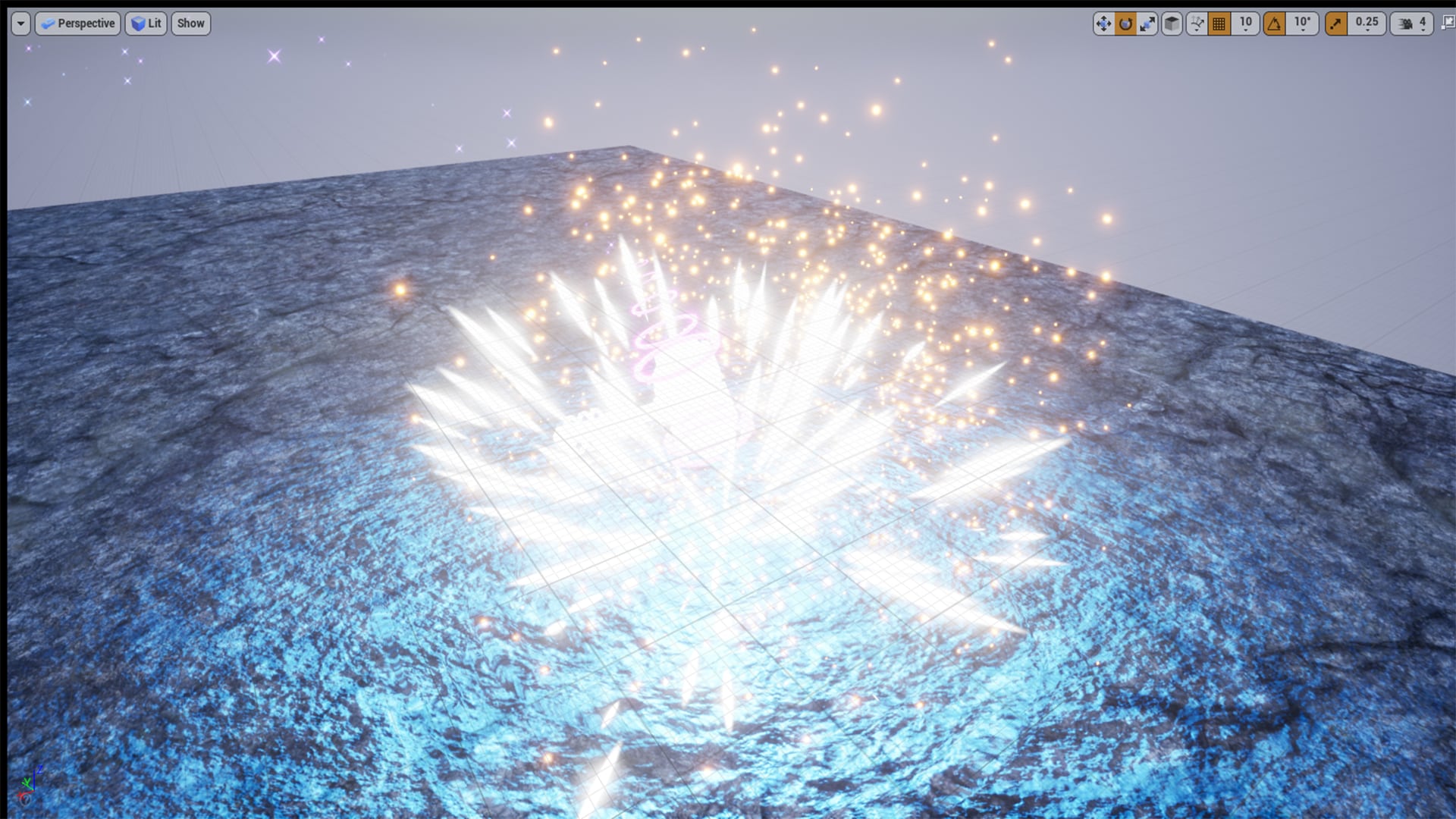Image resolution: width=1456 pixels, height=819 pixels.
Task: Click the surface snapping icon
Action: tap(1197, 24)
